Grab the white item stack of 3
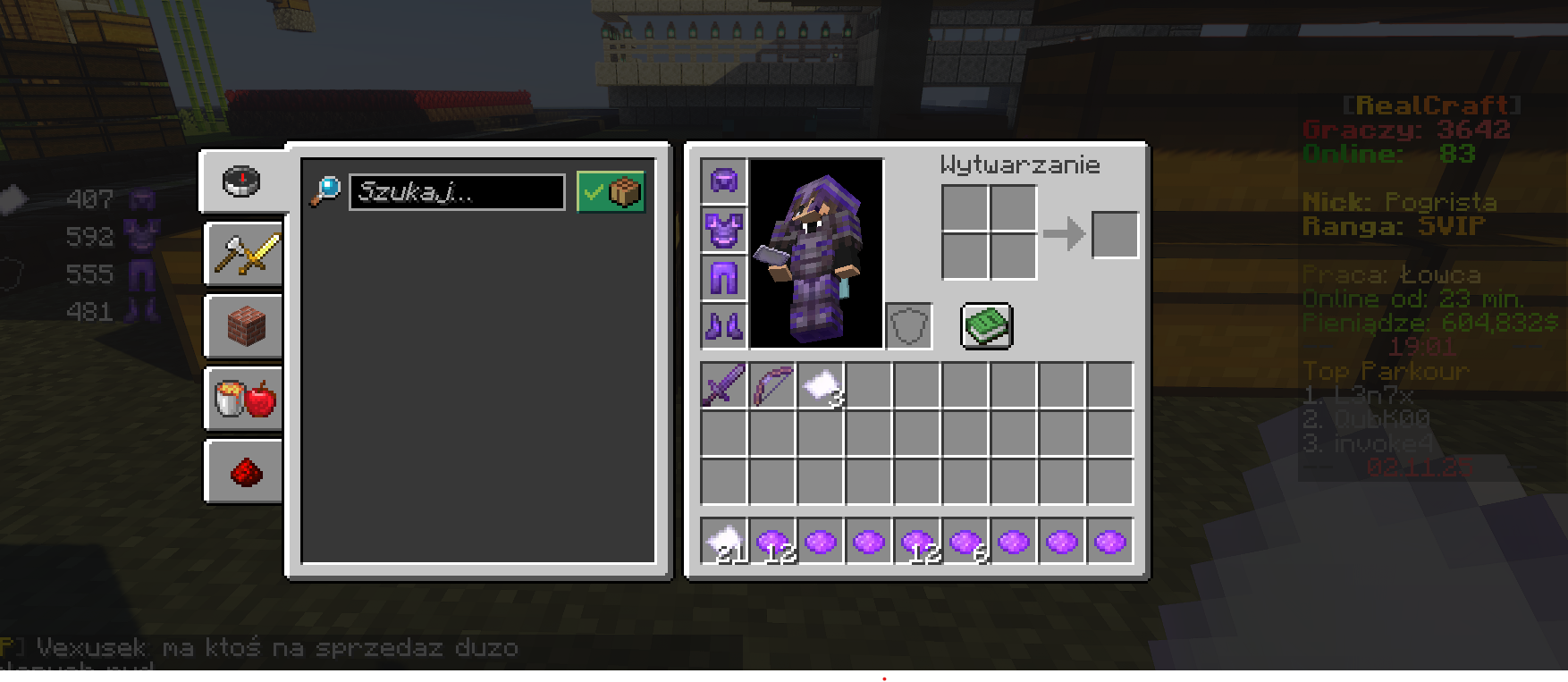This screenshot has height=682, width=1568. tap(821, 385)
